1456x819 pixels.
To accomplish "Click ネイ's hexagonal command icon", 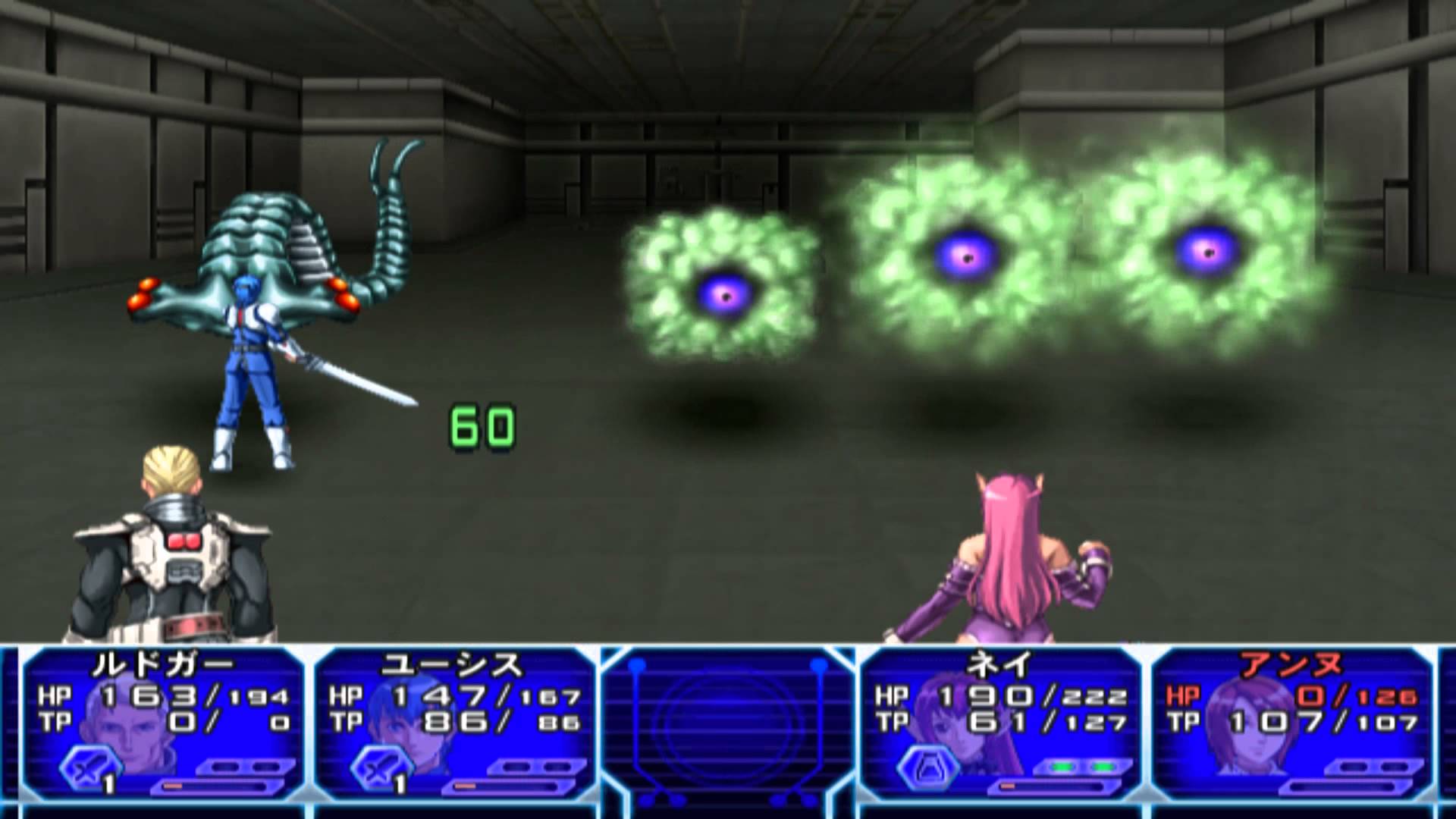I will click(x=924, y=768).
